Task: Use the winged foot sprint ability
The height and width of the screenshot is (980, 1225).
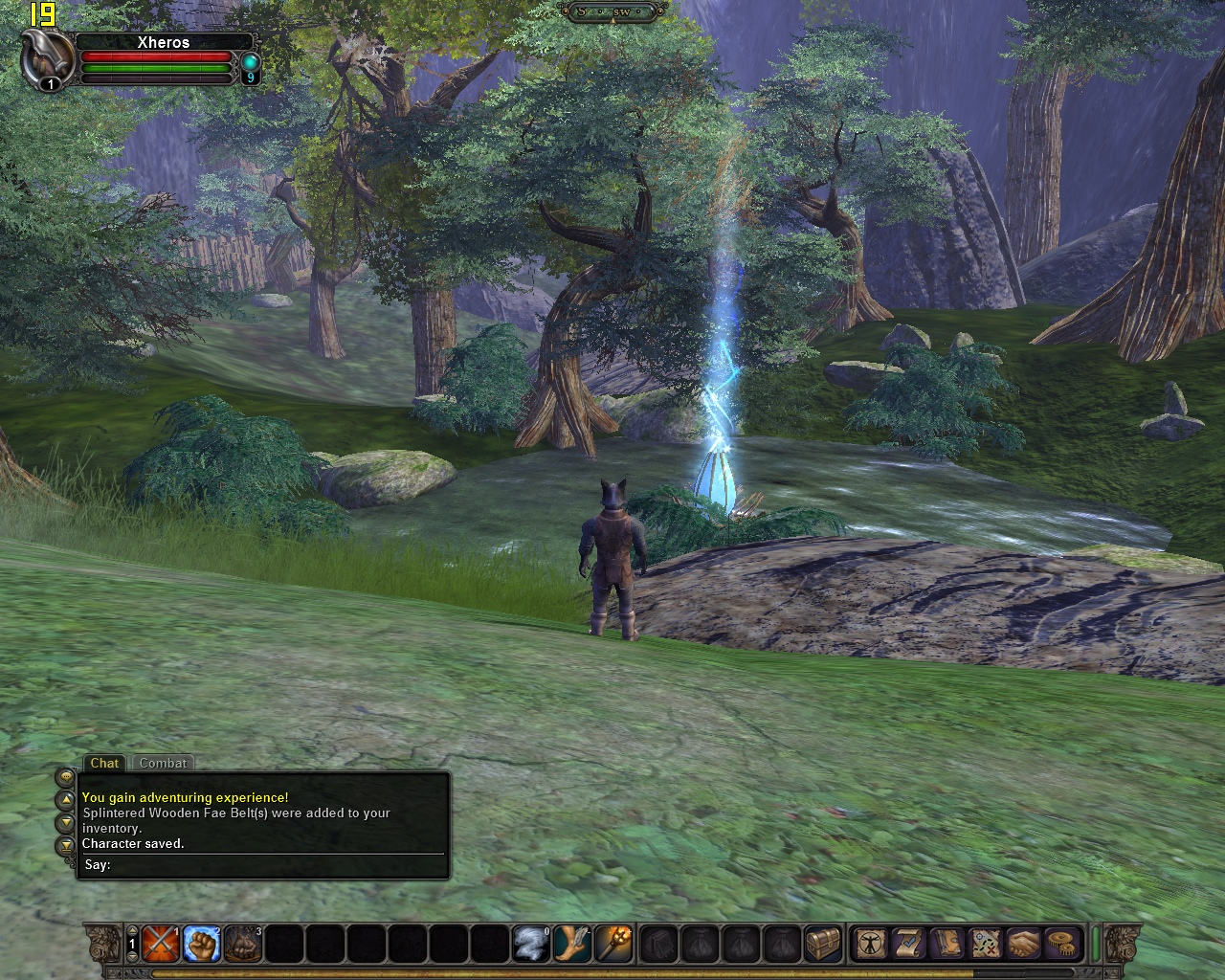Action: click(572, 944)
